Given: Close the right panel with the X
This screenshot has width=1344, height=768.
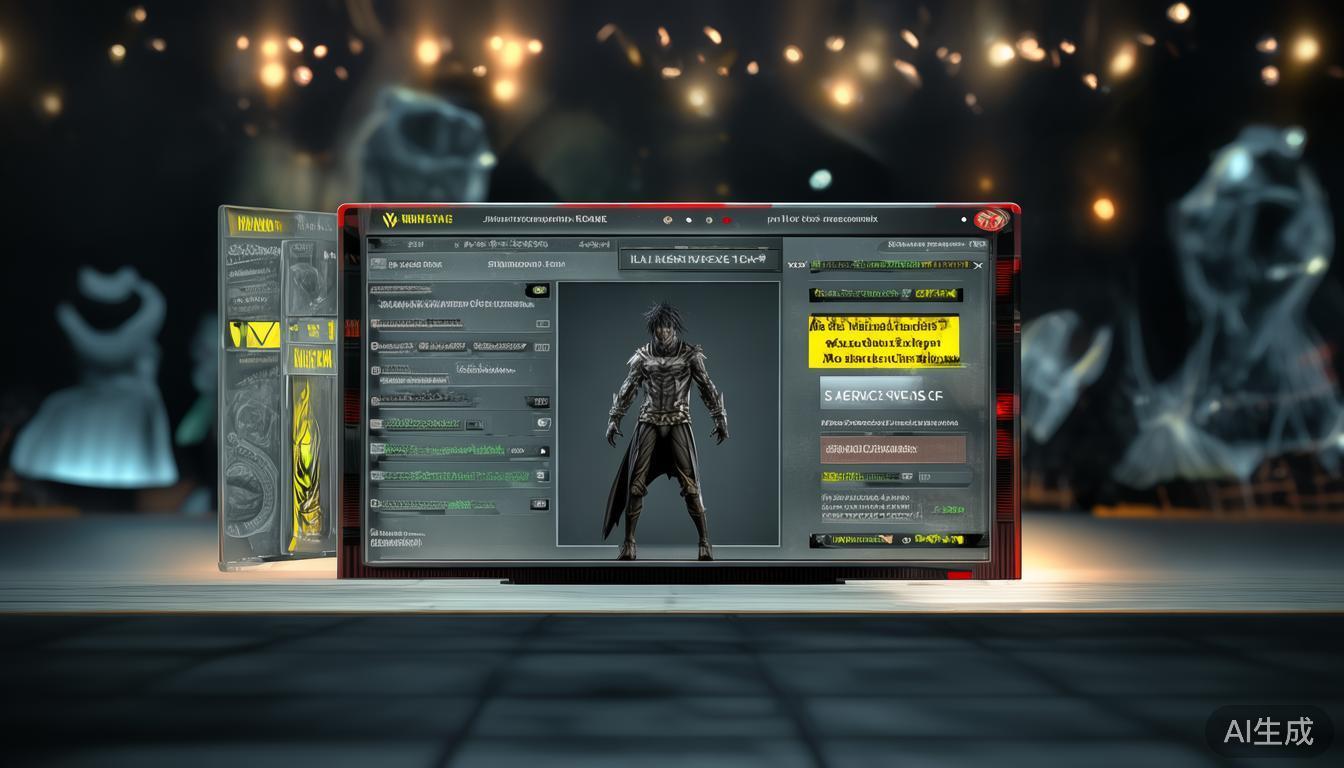Looking at the screenshot, I should [x=978, y=265].
